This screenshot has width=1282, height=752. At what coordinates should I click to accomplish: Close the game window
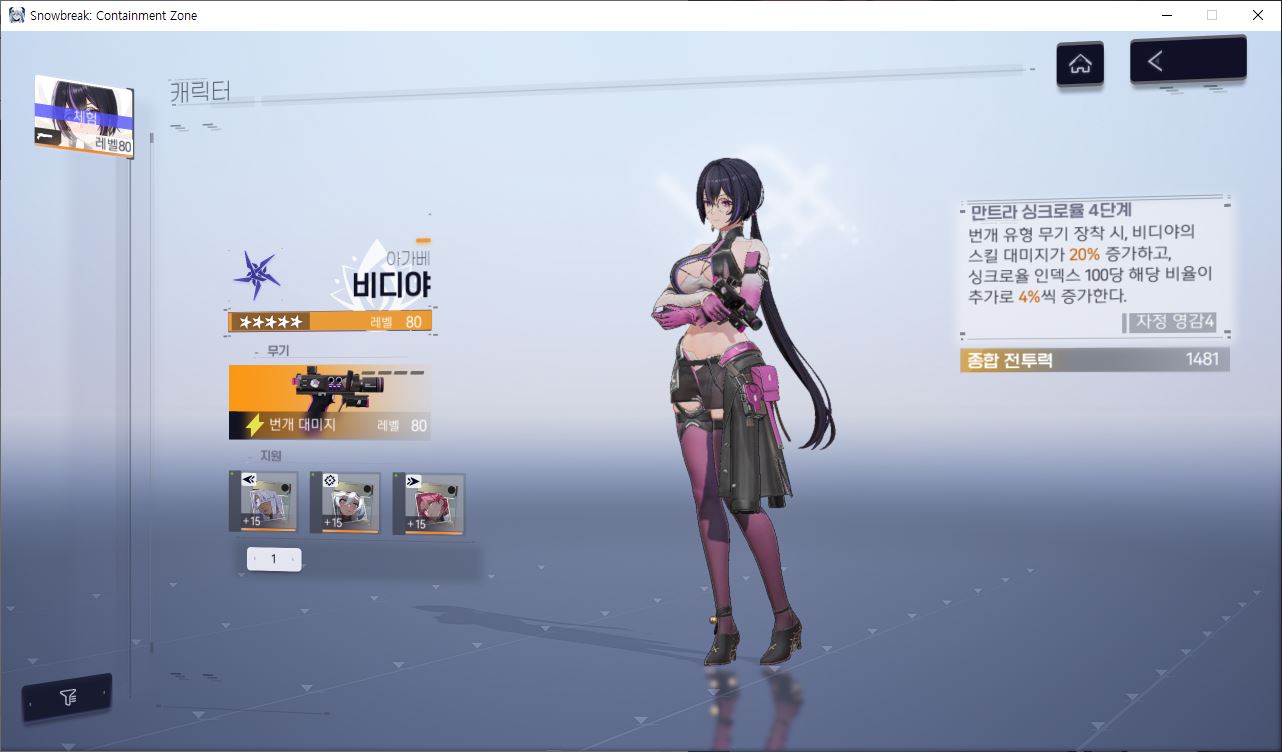1258,15
